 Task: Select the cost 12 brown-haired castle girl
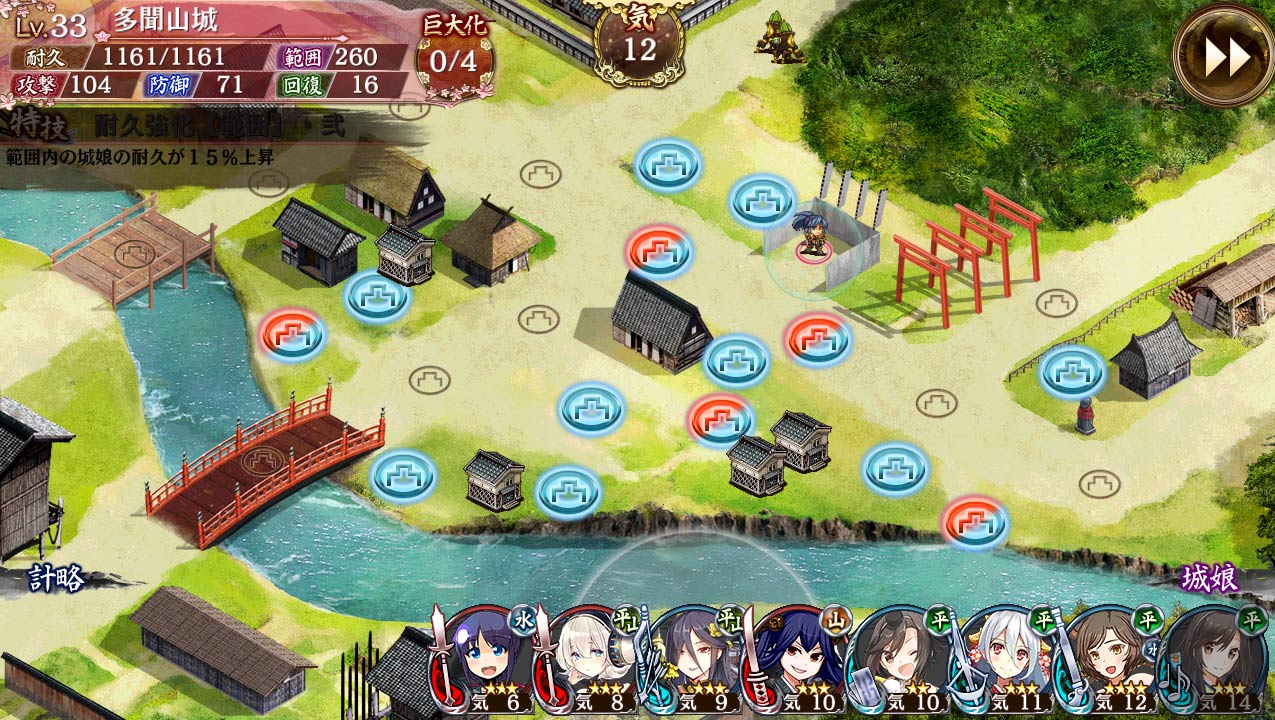tap(1110, 658)
